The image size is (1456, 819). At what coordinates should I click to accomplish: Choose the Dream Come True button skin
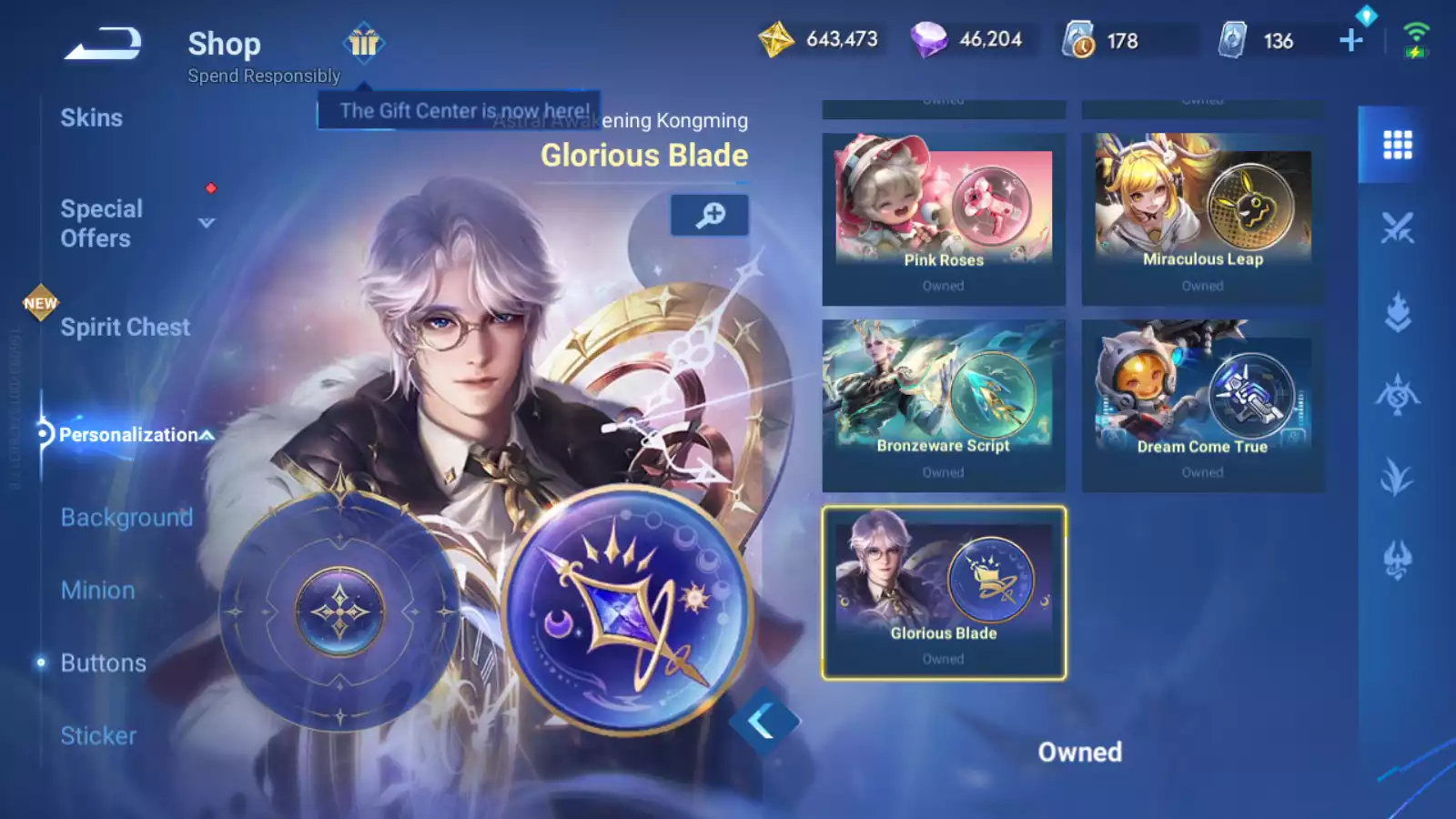pos(1202,406)
